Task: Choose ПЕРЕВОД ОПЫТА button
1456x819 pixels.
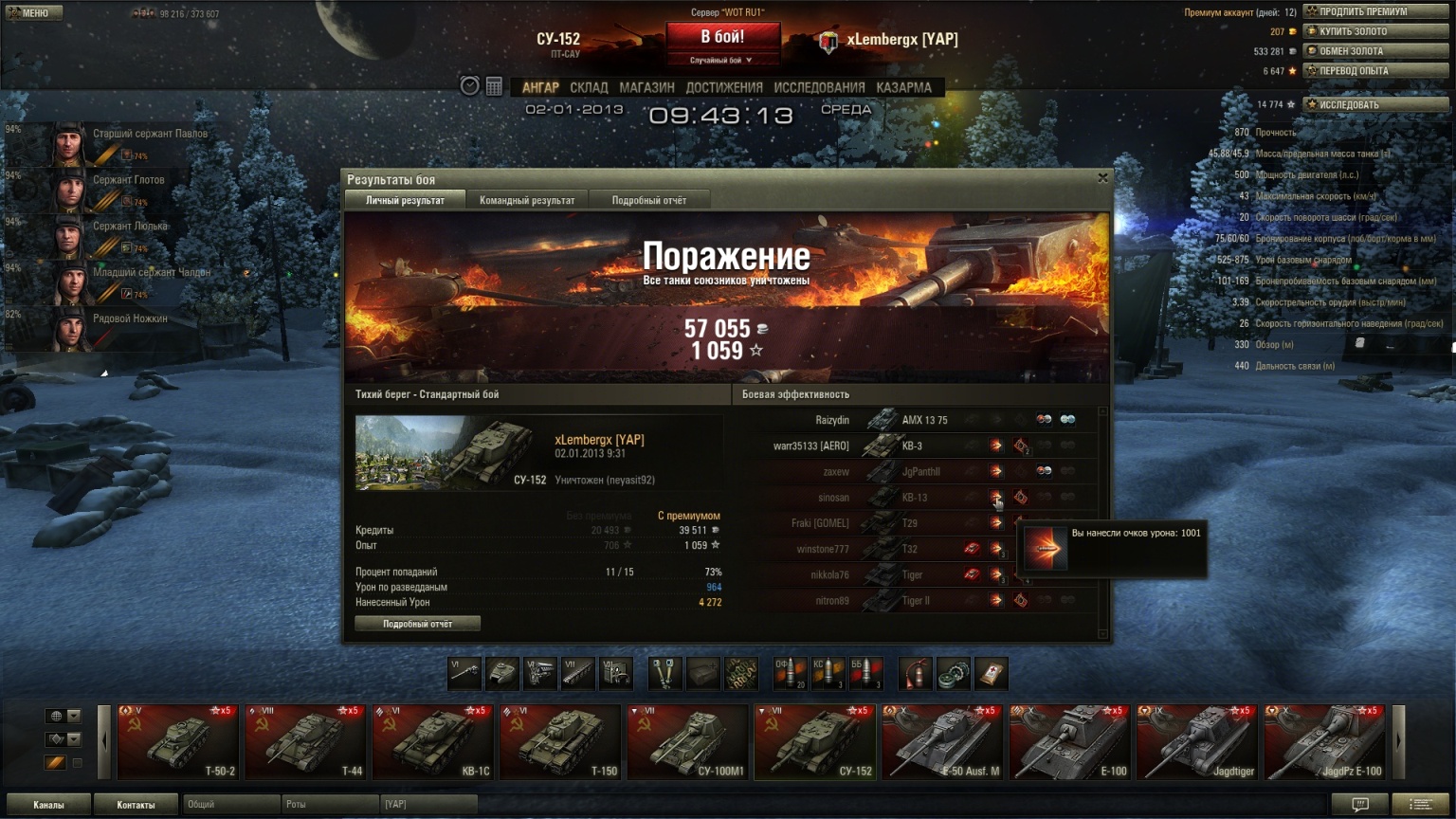Action: coord(1376,71)
